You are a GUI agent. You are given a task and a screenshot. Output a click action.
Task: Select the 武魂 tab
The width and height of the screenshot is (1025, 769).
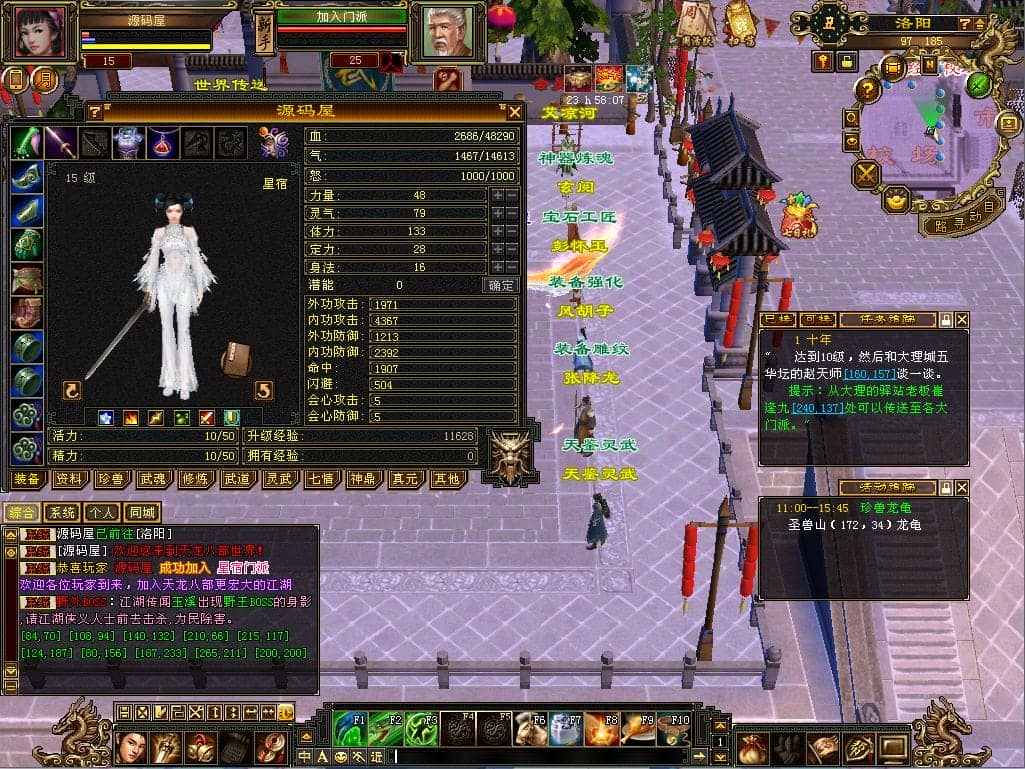pyautogui.click(x=153, y=479)
